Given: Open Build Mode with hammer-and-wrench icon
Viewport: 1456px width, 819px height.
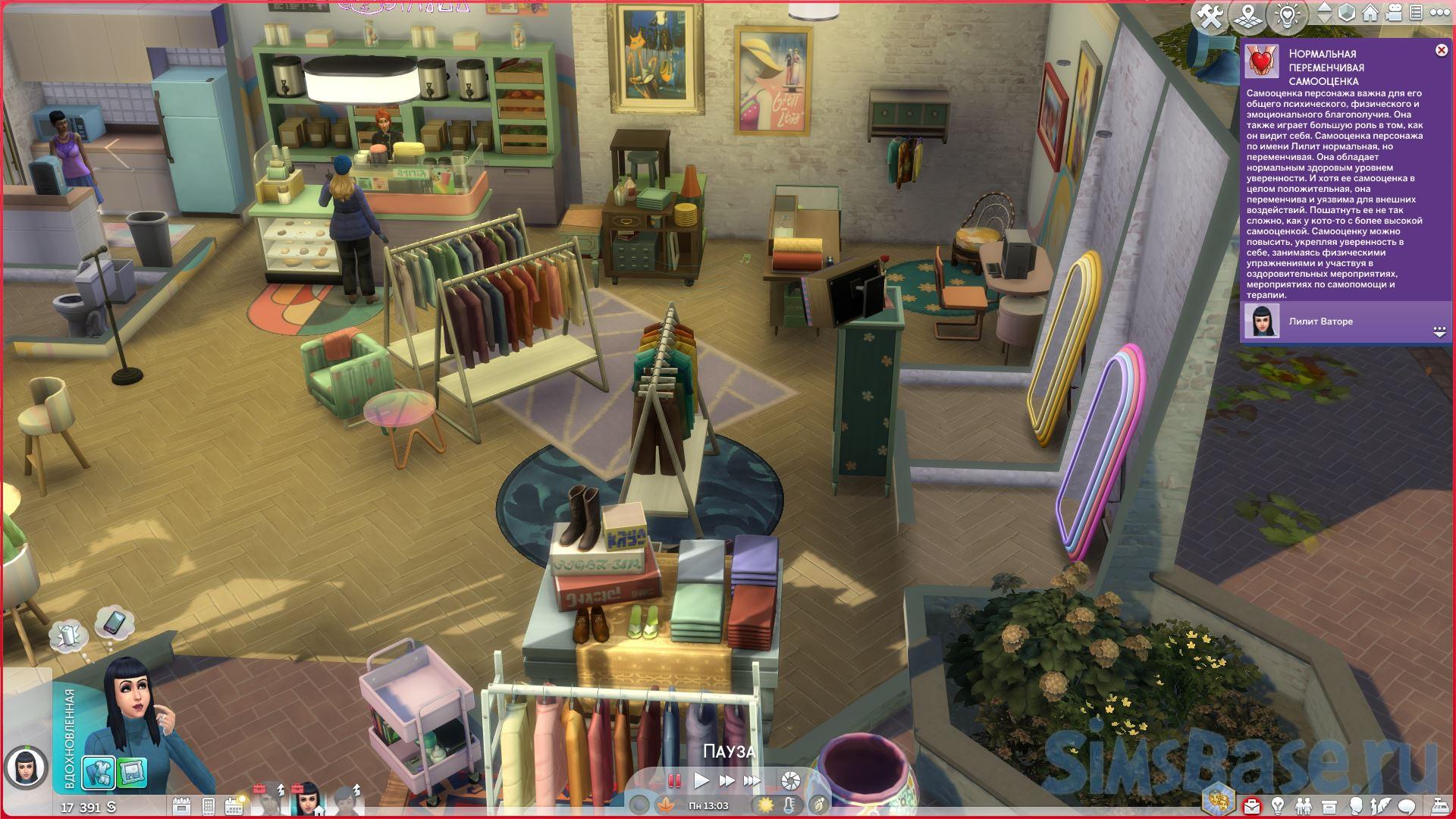Looking at the screenshot, I should tap(1210, 16).
